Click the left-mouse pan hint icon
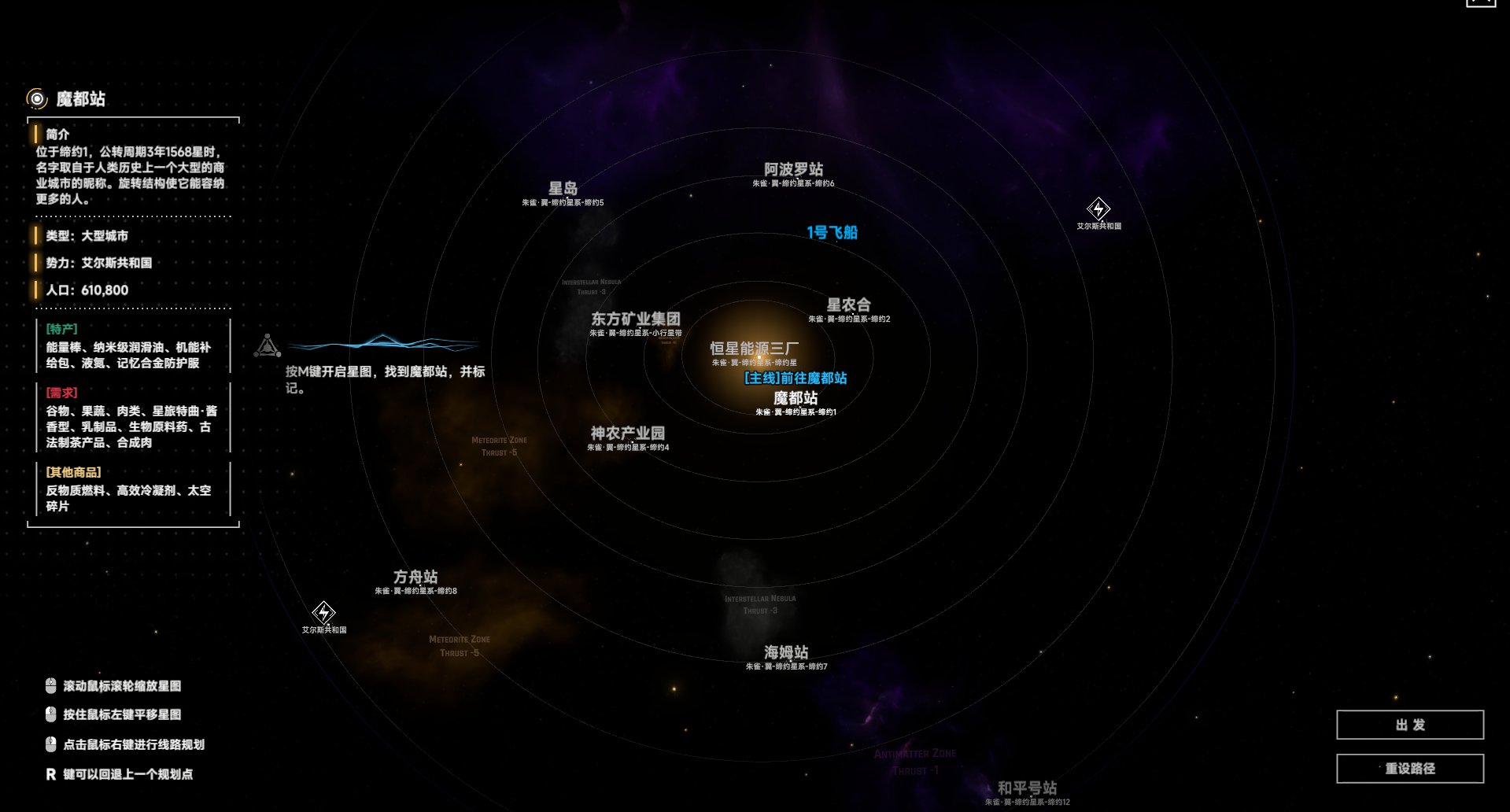The width and height of the screenshot is (1510, 812). tap(49, 714)
